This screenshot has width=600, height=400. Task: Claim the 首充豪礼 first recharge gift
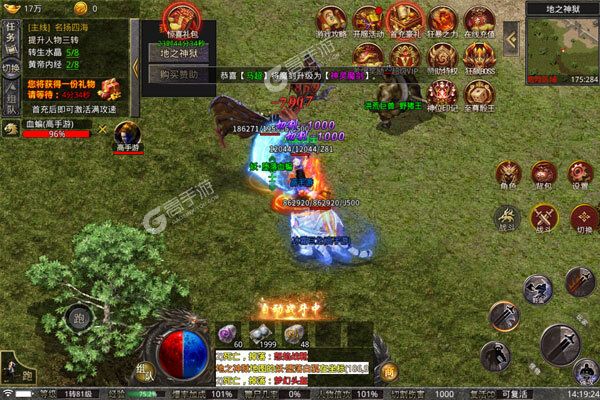[x=402, y=22]
